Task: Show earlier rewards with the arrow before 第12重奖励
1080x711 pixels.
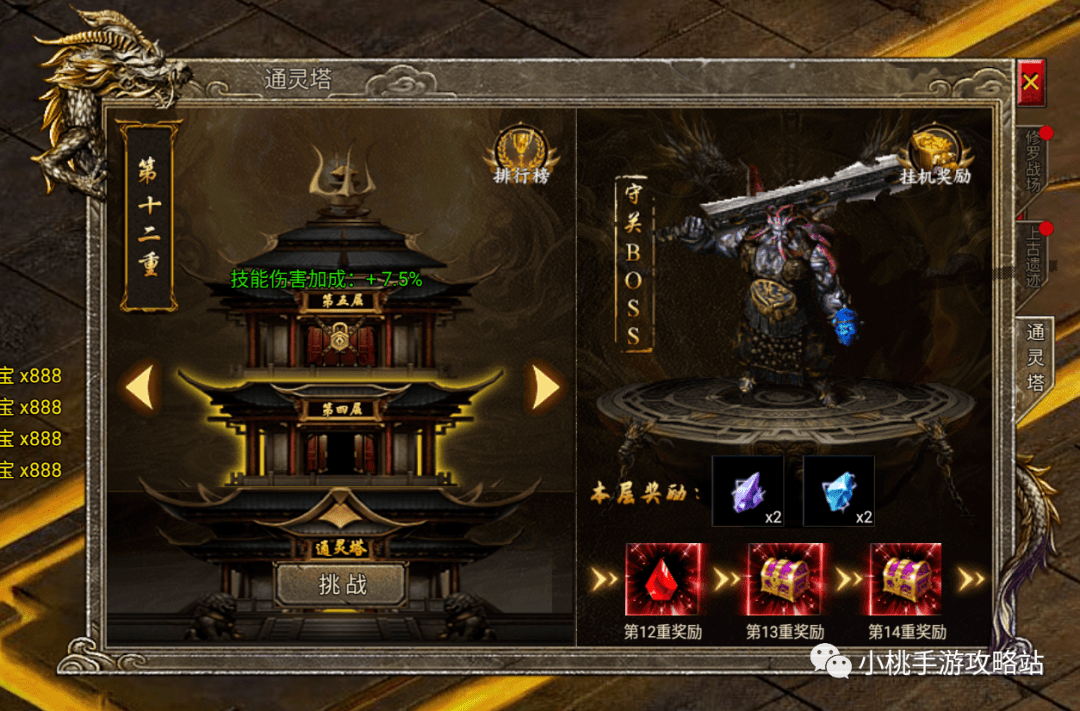Action: tap(604, 579)
